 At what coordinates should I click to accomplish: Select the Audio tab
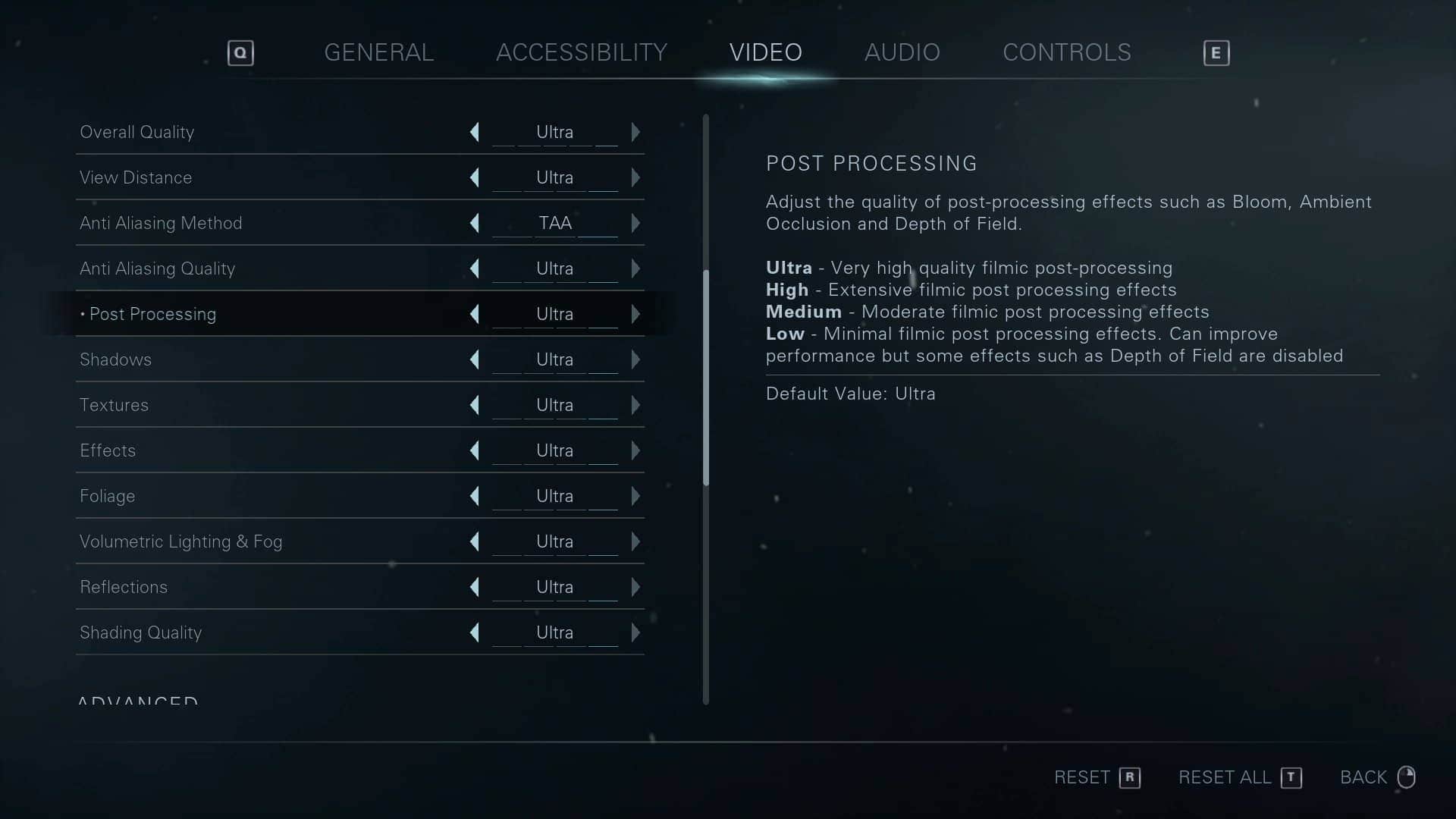point(902,52)
